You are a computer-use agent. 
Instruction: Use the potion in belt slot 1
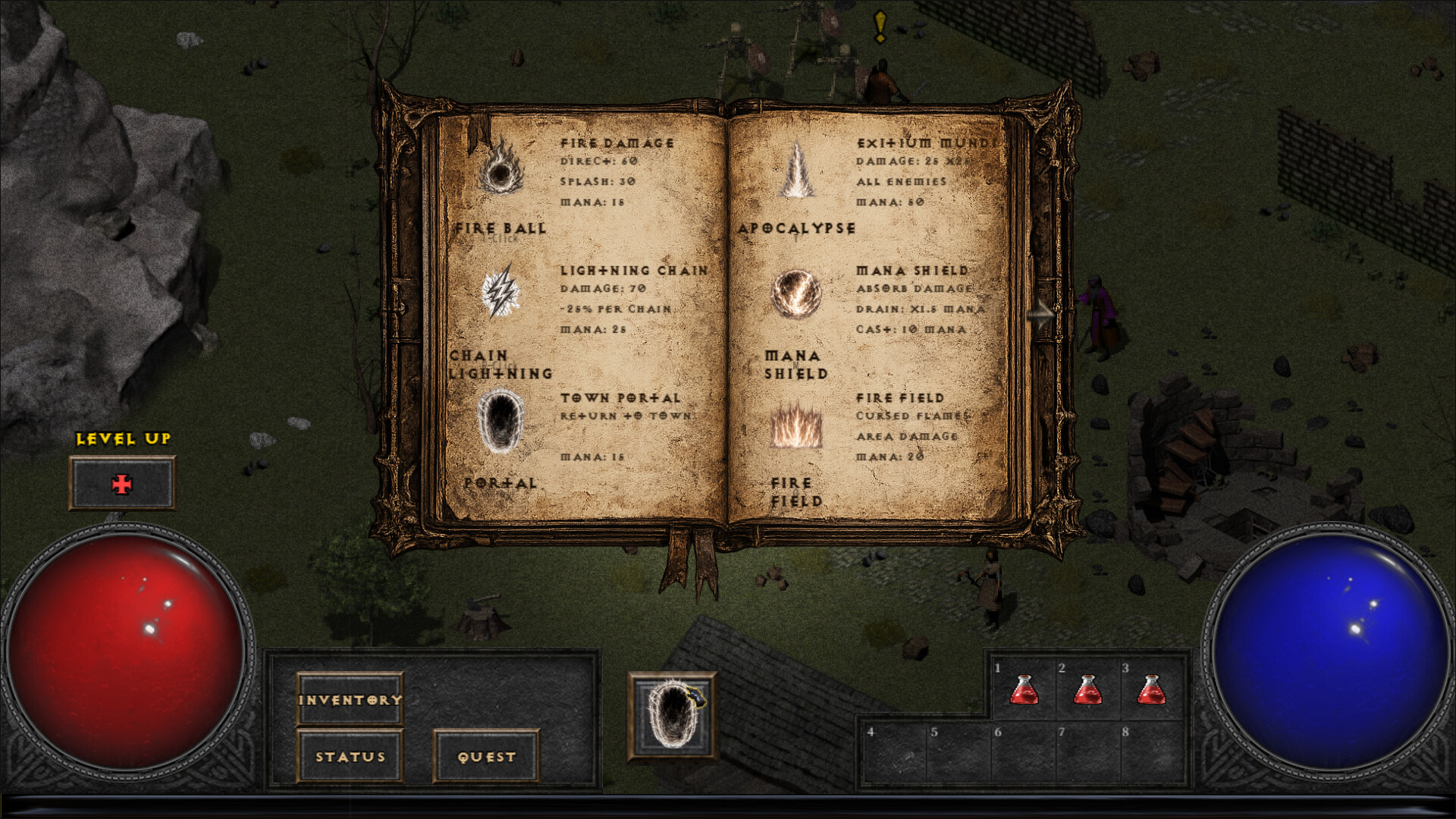(x=1024, y=690)
